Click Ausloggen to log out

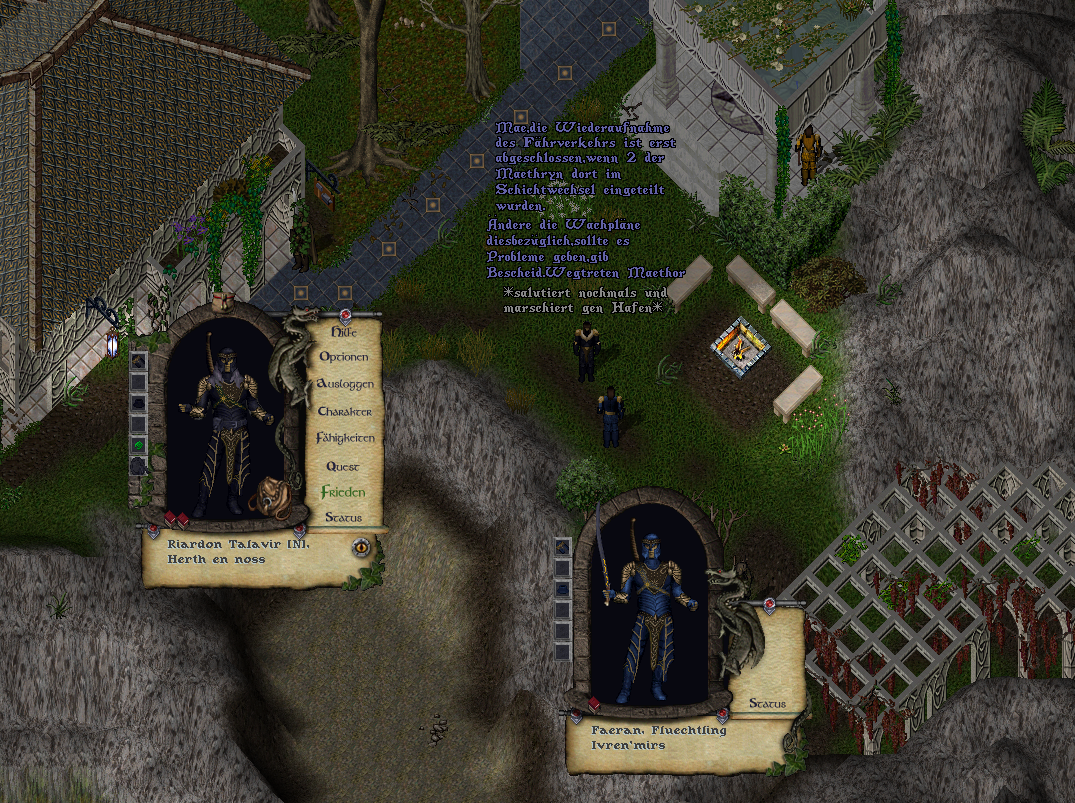tap(345, 384)
